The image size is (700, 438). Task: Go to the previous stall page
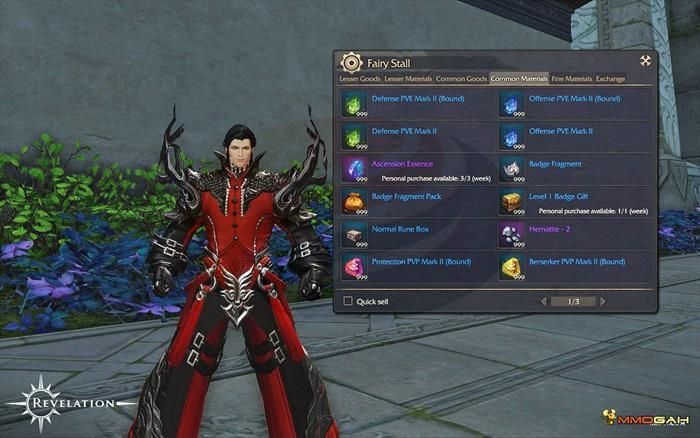pos(544,301)
